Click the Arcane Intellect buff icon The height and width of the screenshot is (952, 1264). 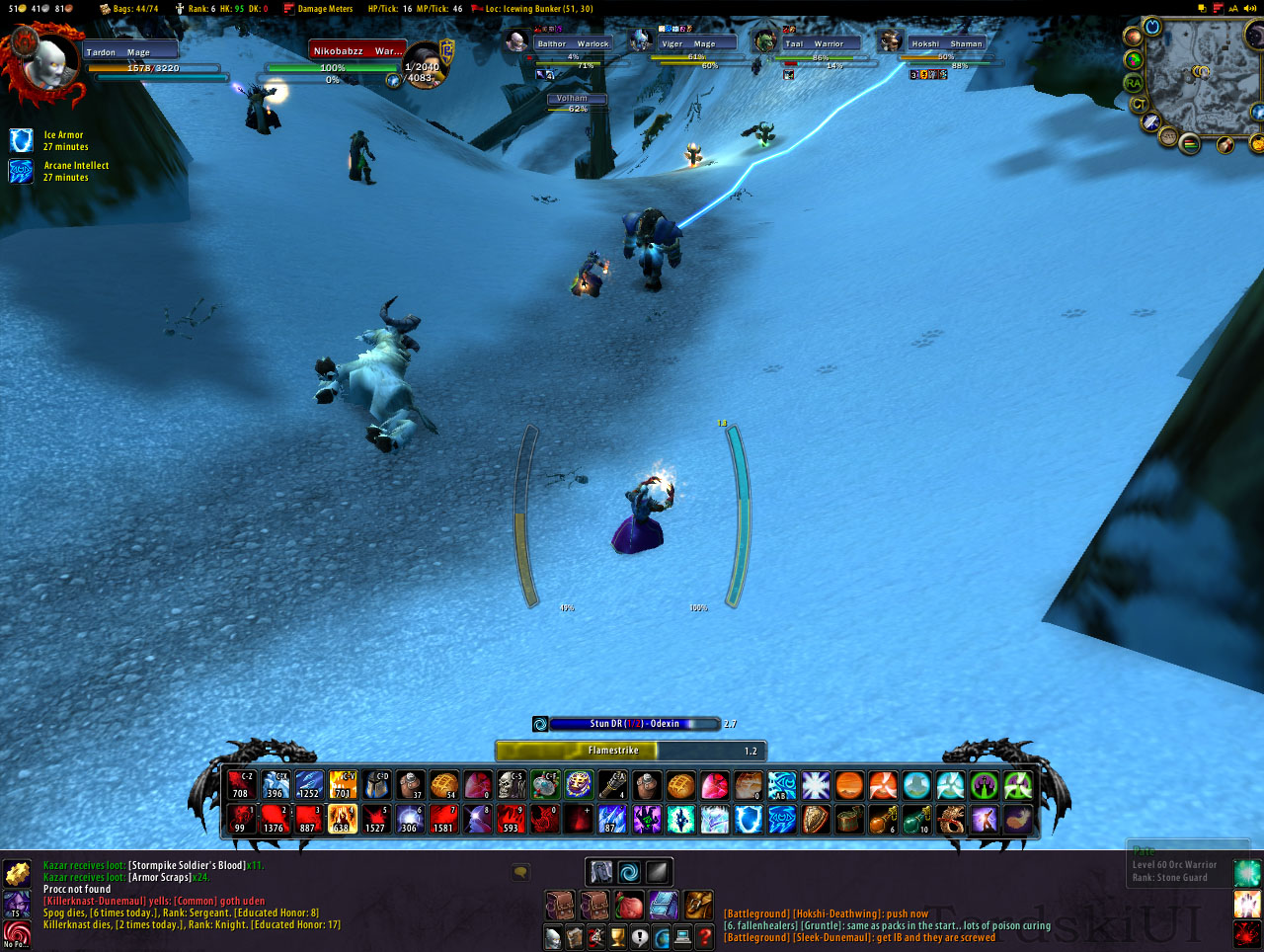click(21, 171)
